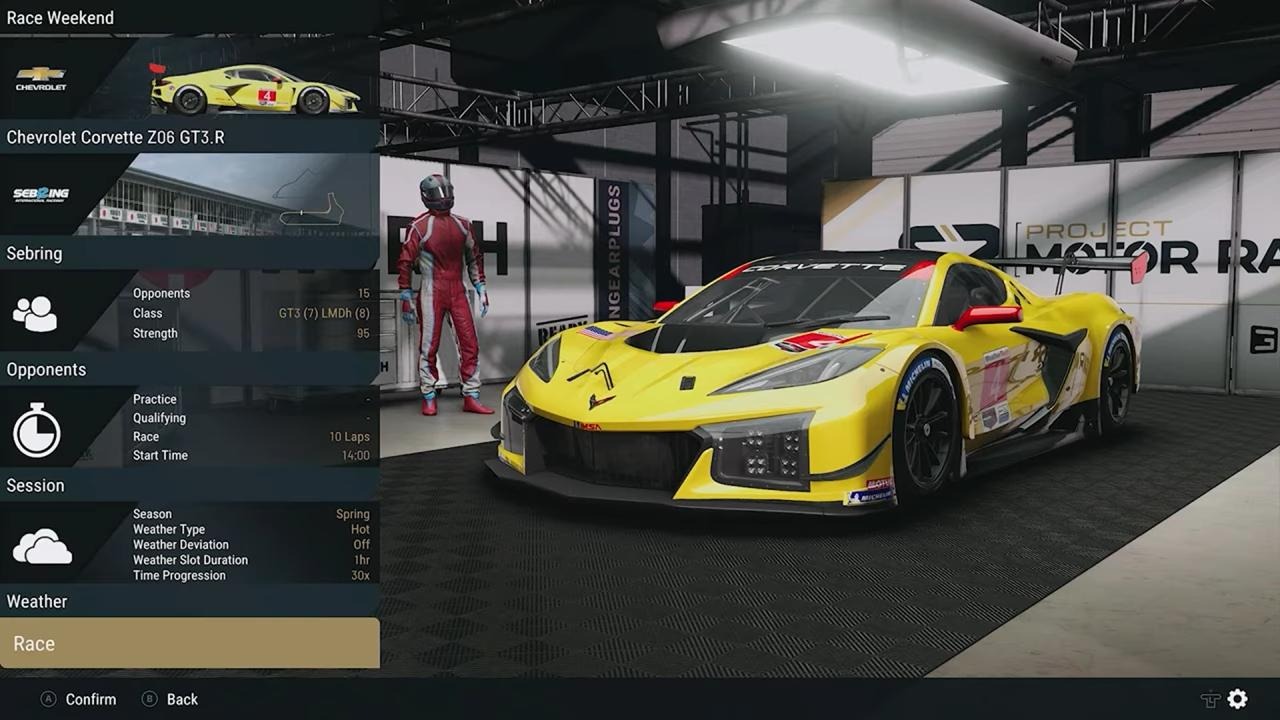Viewport: 1280px width, 720px height.
Task: Open the Weather settings panel
Action: click(189, 601)
